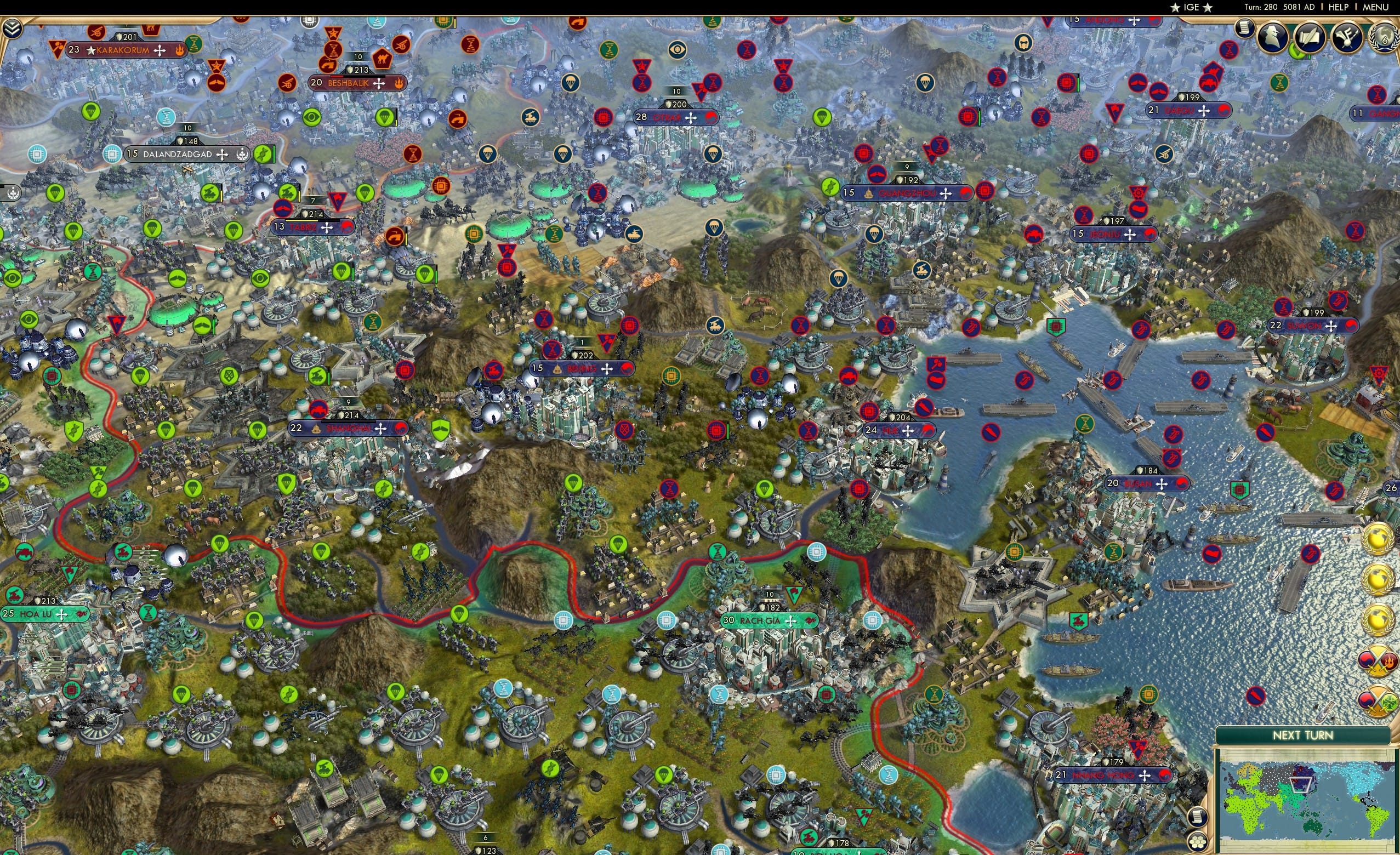The width and height of the screenshot is (1400, 855).
Task: Click the second gold laurel medallion on right edge
Action: point(1379,579)
